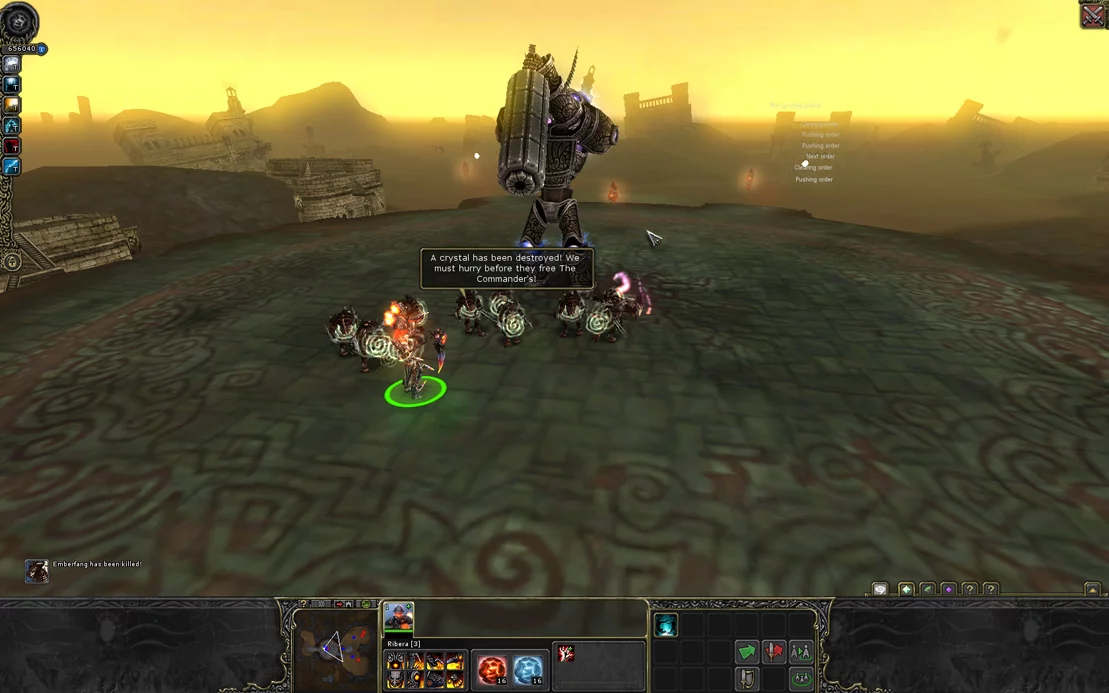
Task: Open the crossed swords menu button
Action: click(1093, 15)
